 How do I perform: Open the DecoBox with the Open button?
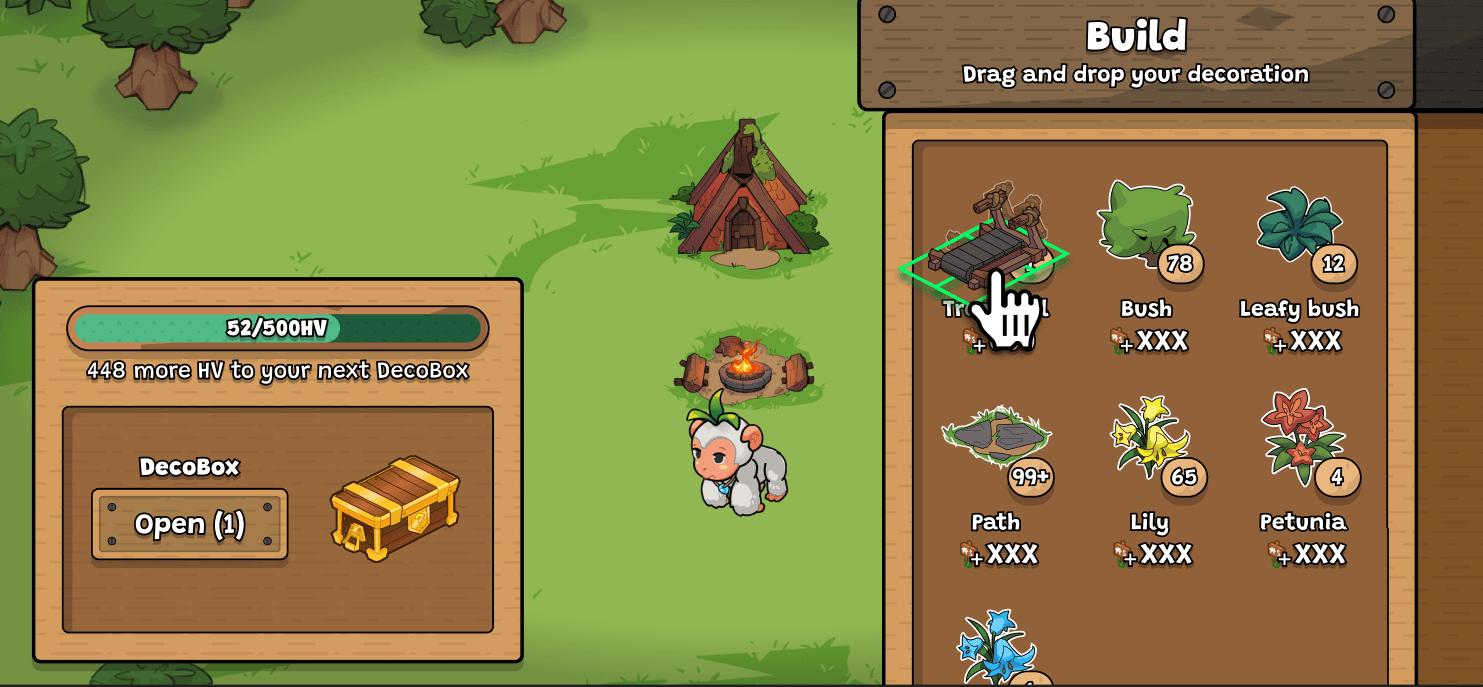tap(189, 524)
